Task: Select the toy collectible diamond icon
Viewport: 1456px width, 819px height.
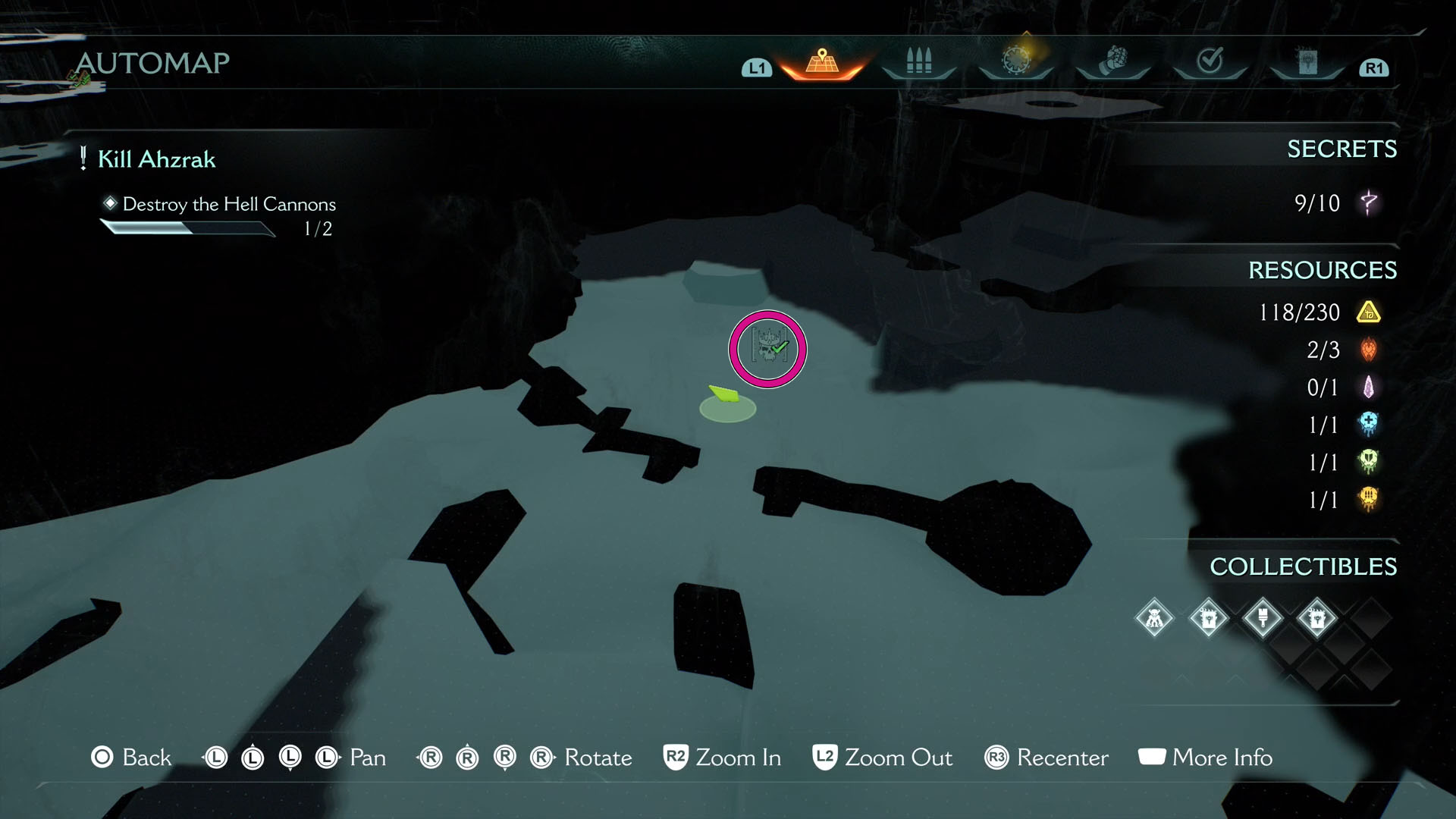Action: 1153,618
